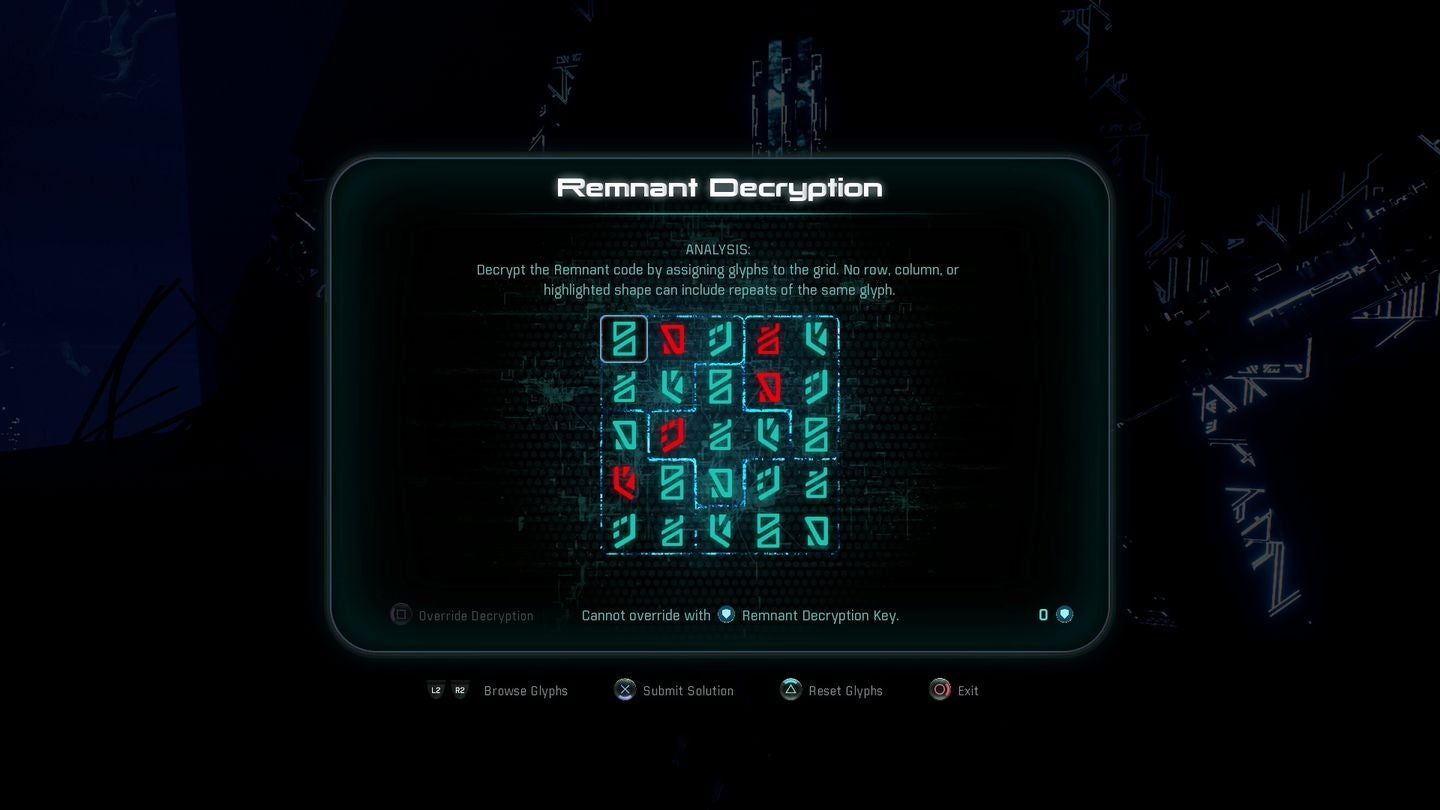
Task: Click the bottom-right glyph in the grid
Action: 816,531
